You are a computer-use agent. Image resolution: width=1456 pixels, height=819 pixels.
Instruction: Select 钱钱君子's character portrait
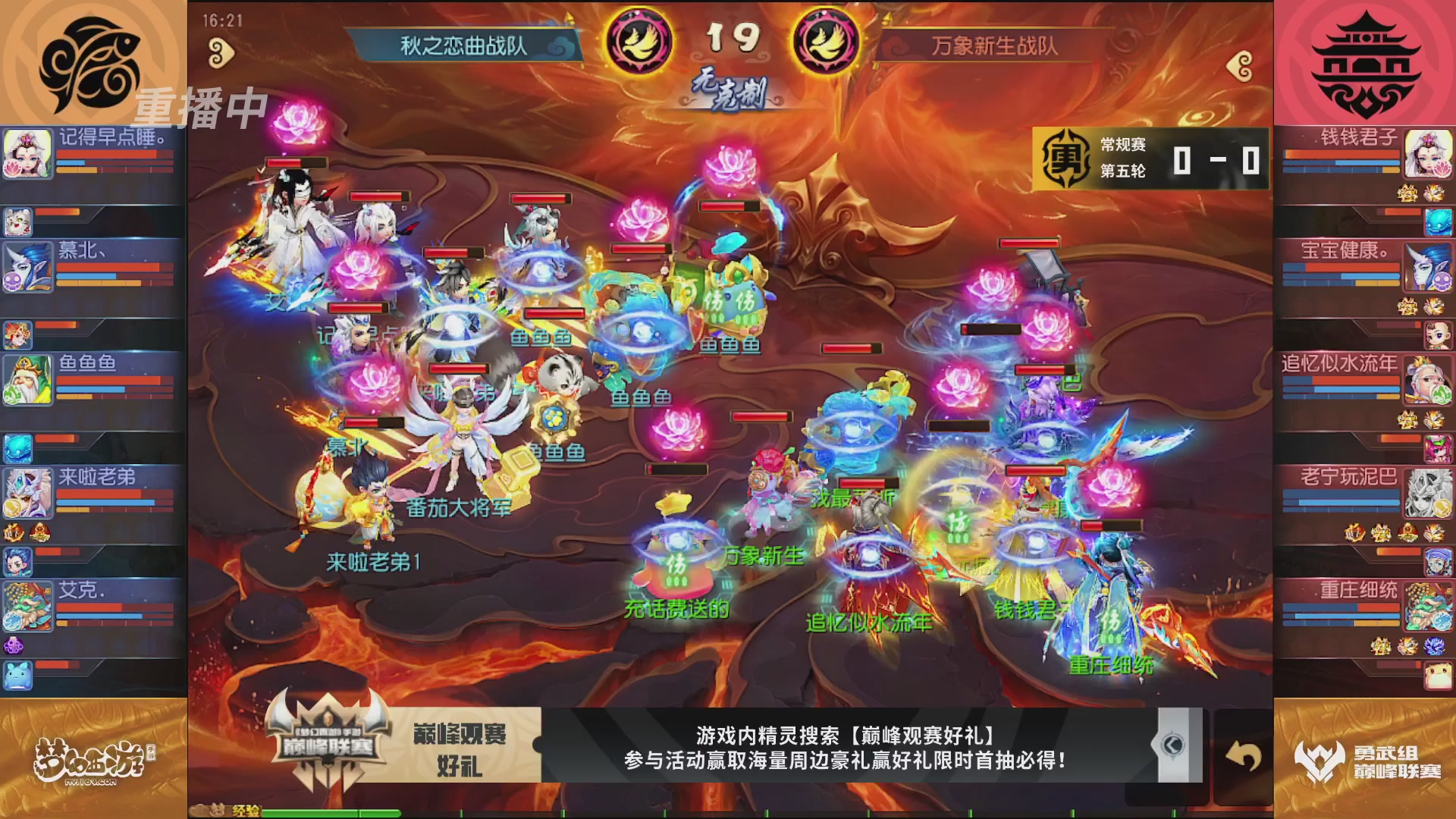click(x=1429, y=154)
